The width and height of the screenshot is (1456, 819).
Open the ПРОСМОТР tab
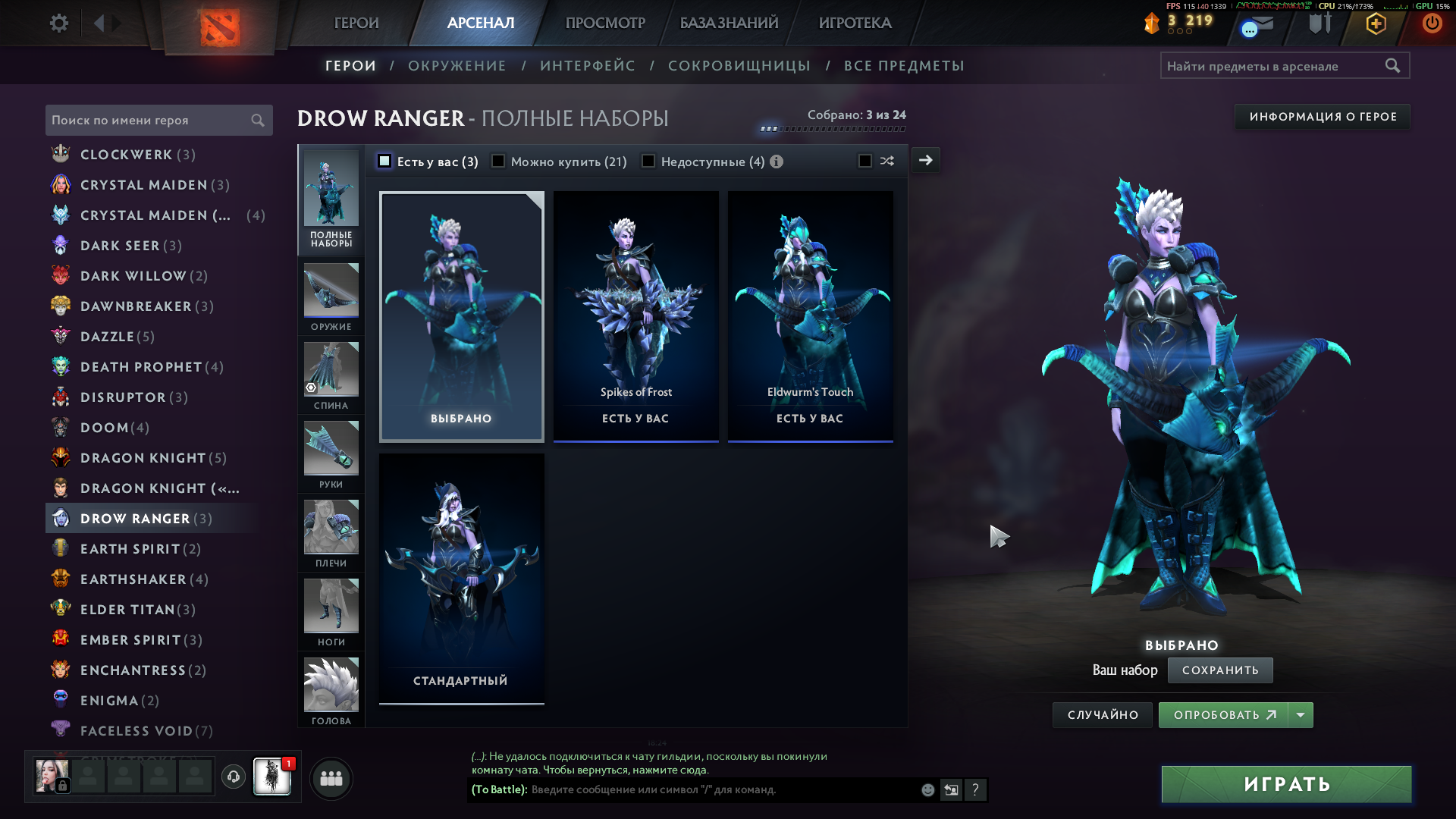coord(605,23)
